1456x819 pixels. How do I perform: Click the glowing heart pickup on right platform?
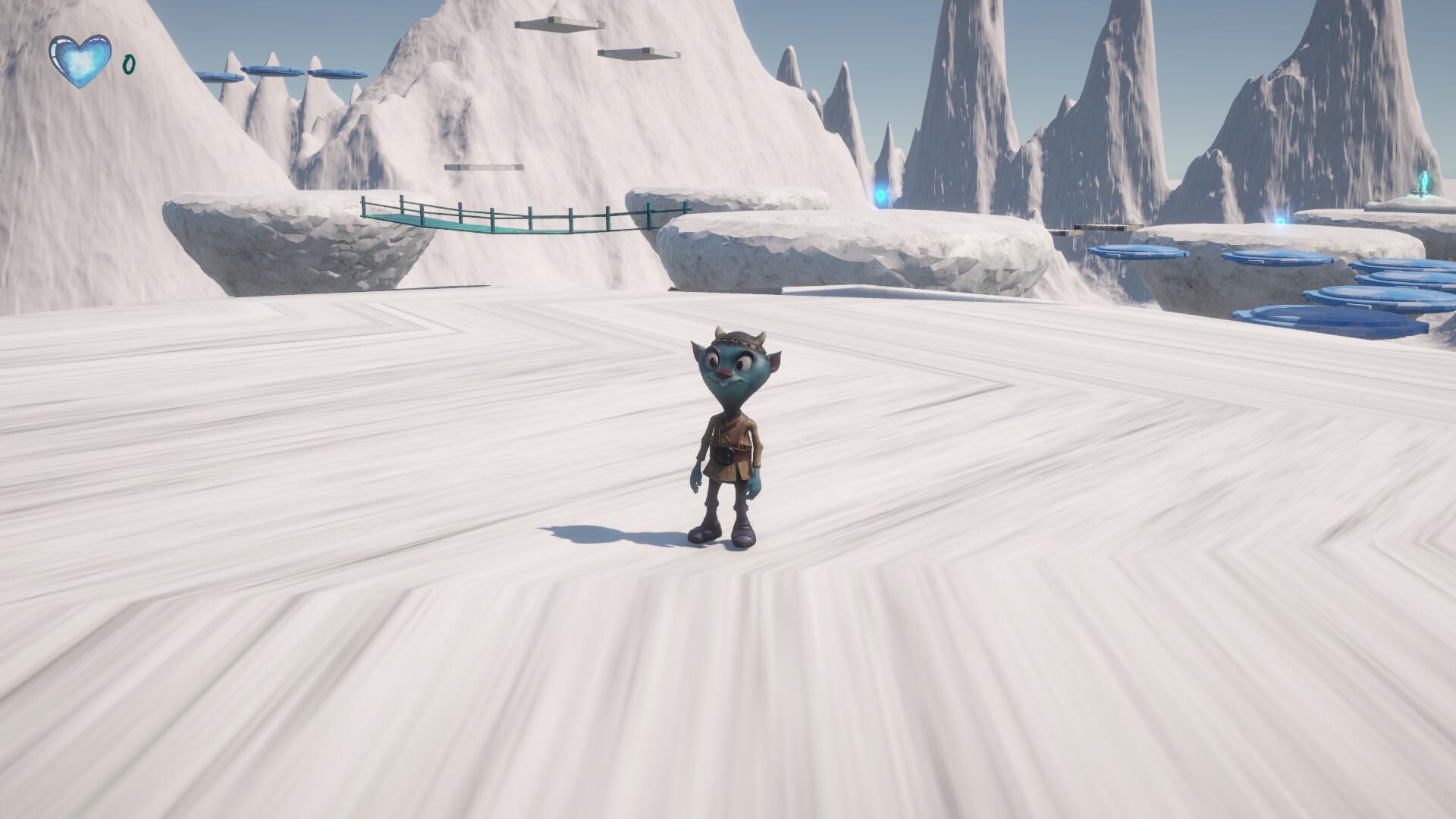tap(1280, 220)
